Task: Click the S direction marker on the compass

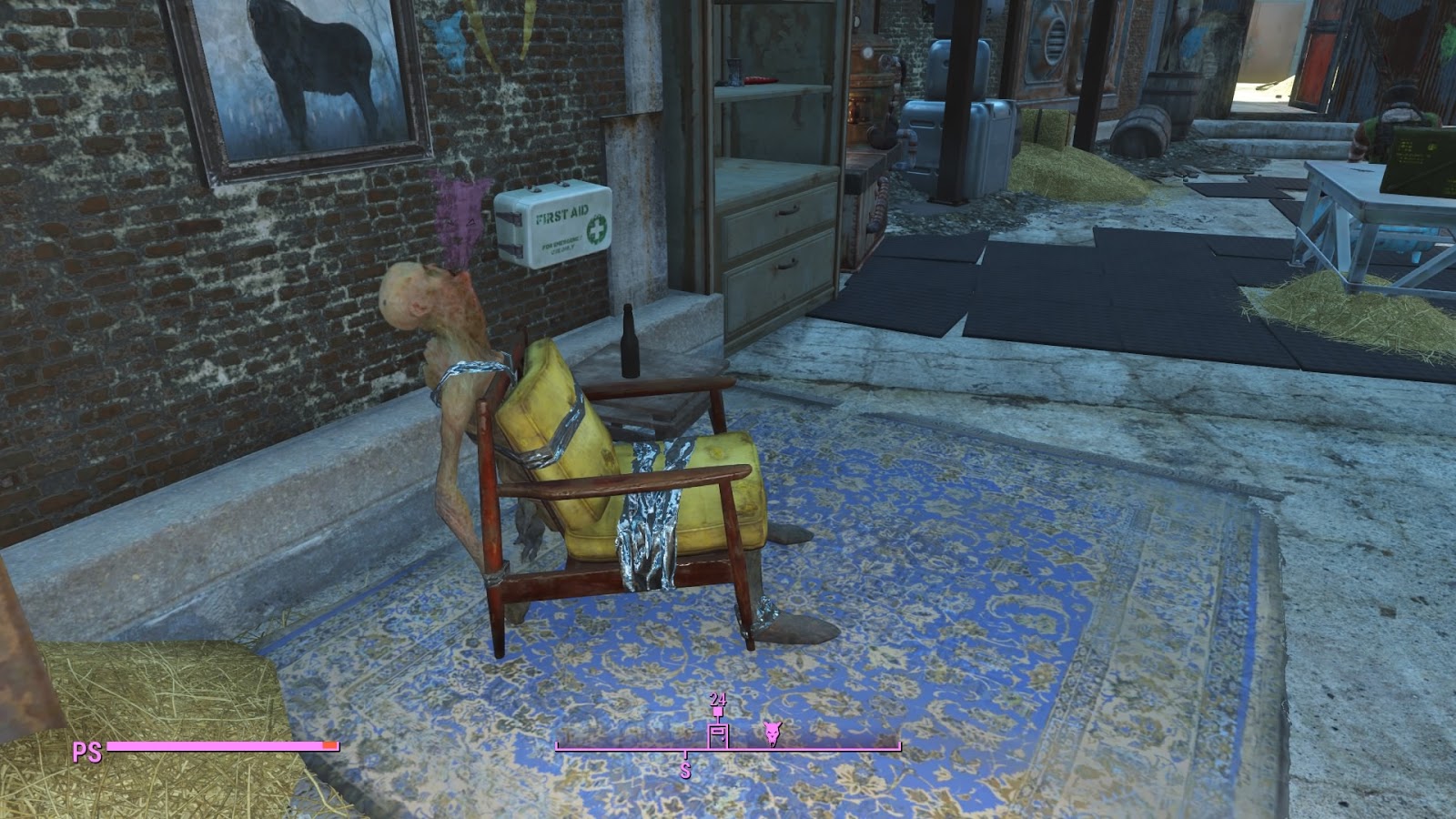Action: pyautogui.click(x=685, y=769)
